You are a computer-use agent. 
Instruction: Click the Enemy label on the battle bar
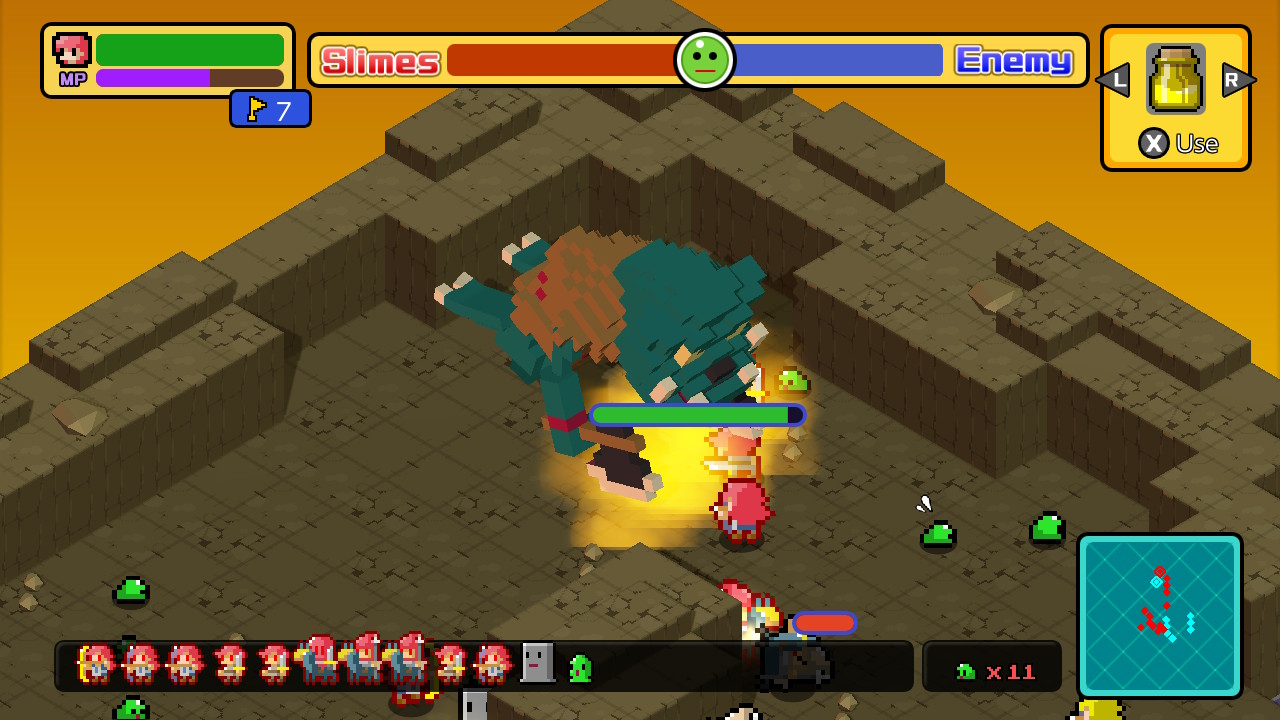[x=1014, y=60]
